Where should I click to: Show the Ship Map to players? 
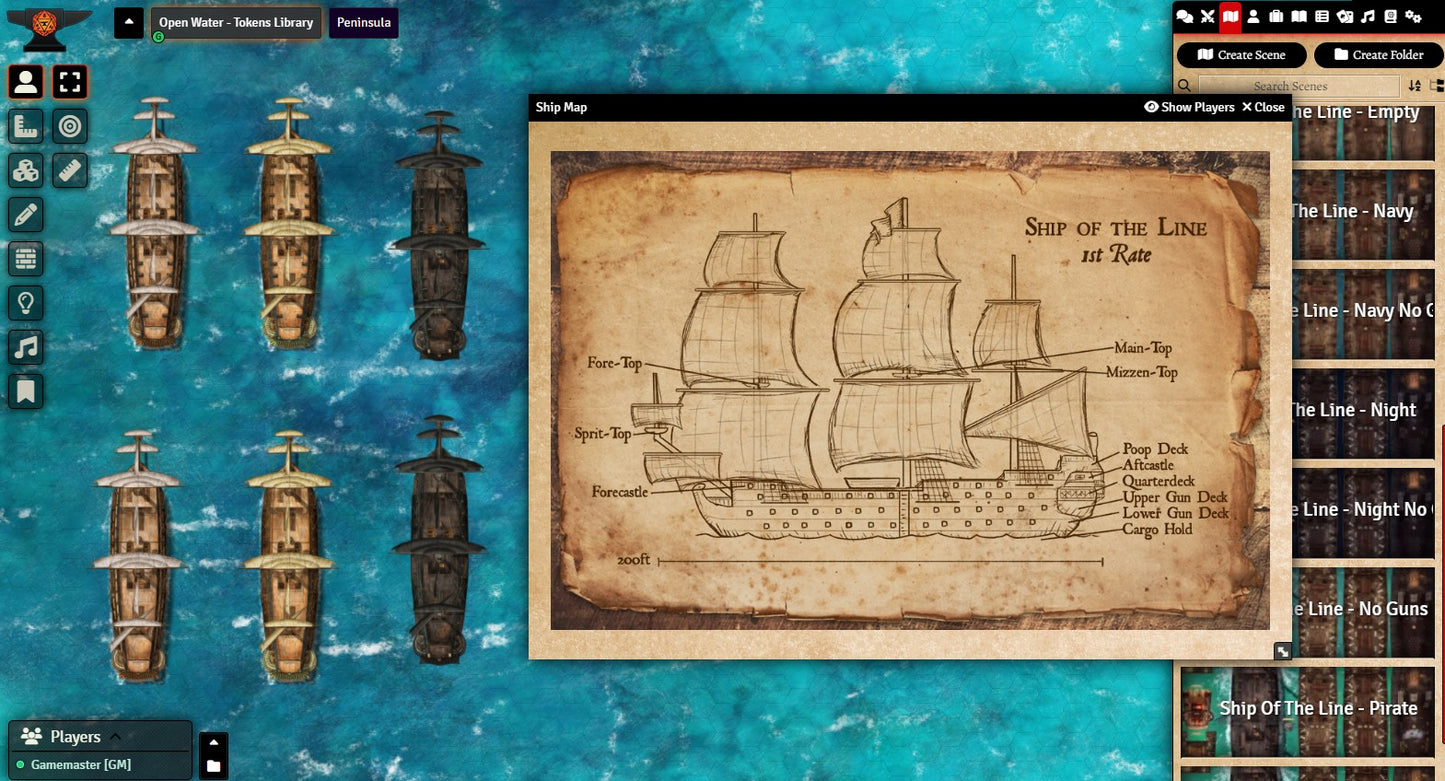point(1189,107)
